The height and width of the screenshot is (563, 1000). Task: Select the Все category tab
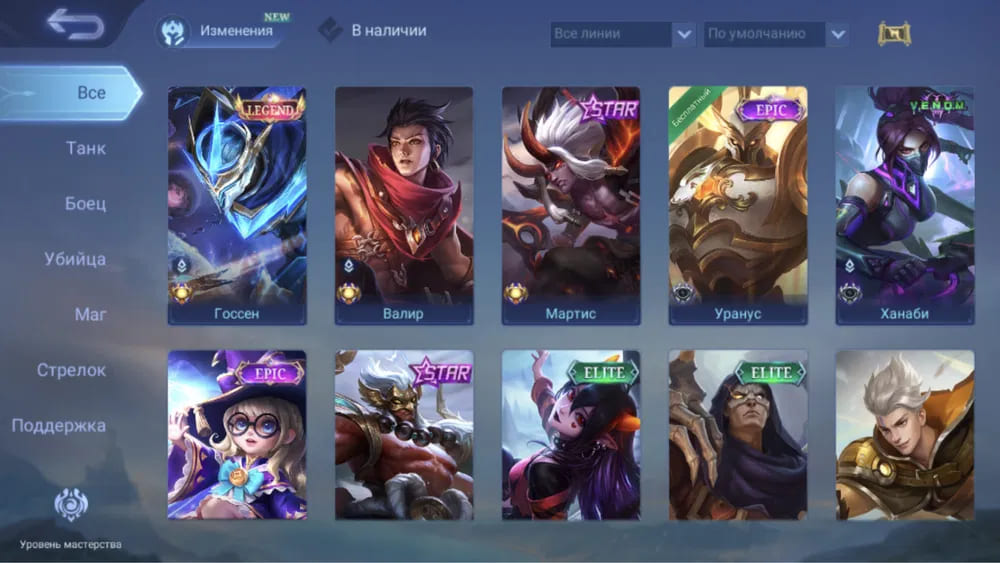point(90,93)
